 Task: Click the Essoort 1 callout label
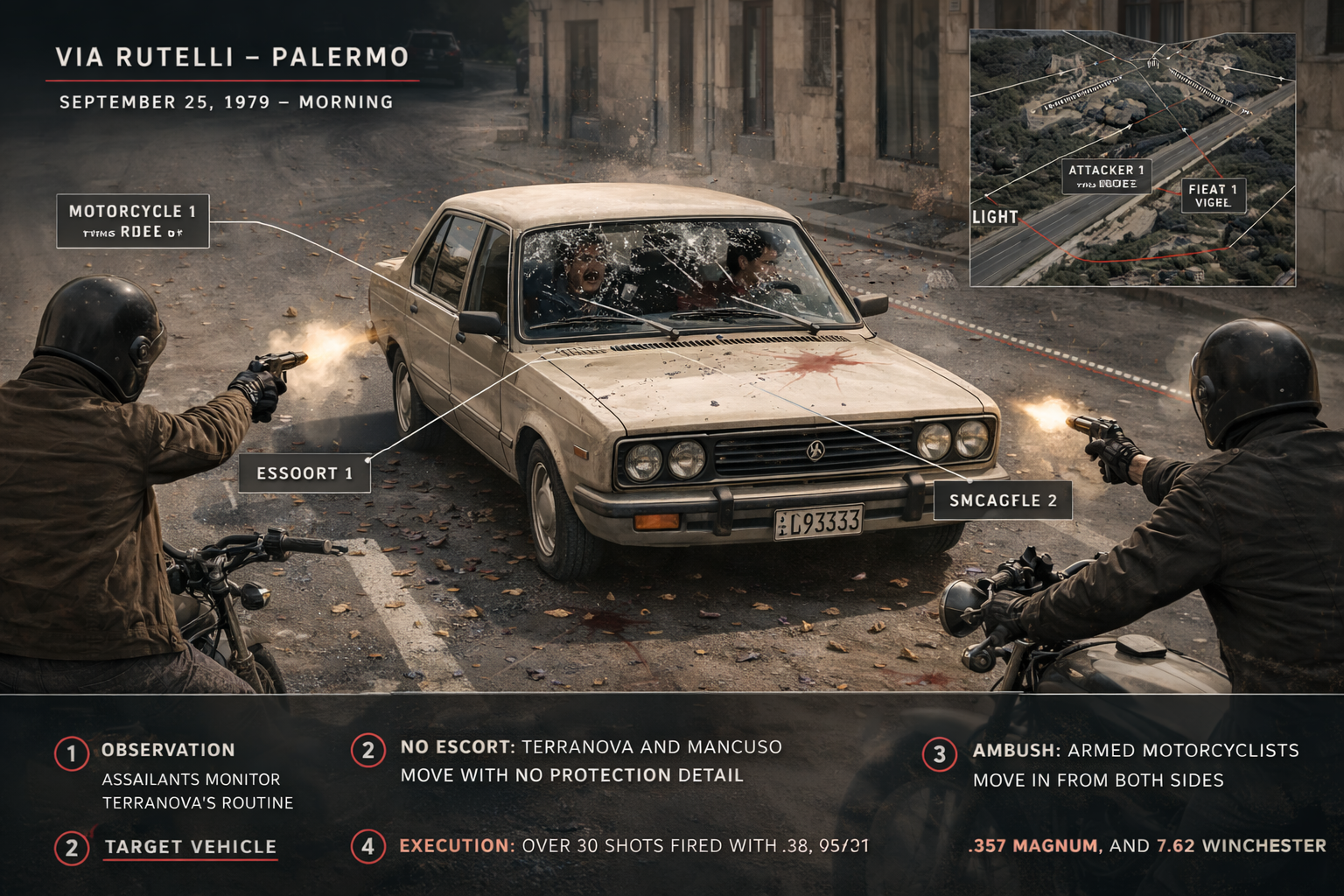pos(304,473)
